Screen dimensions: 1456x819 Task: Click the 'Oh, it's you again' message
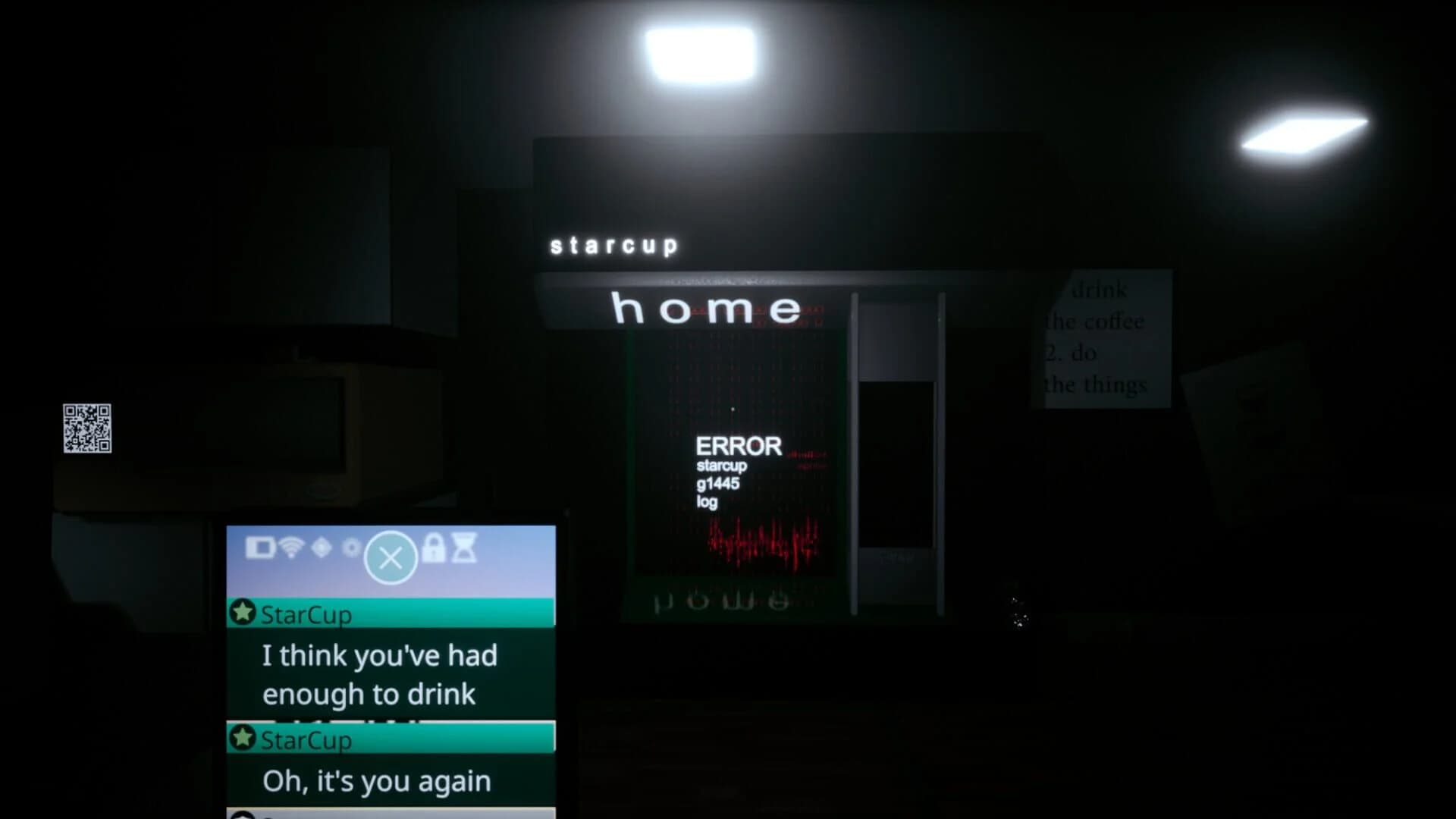pyautogui.click(x=377, y=780)
